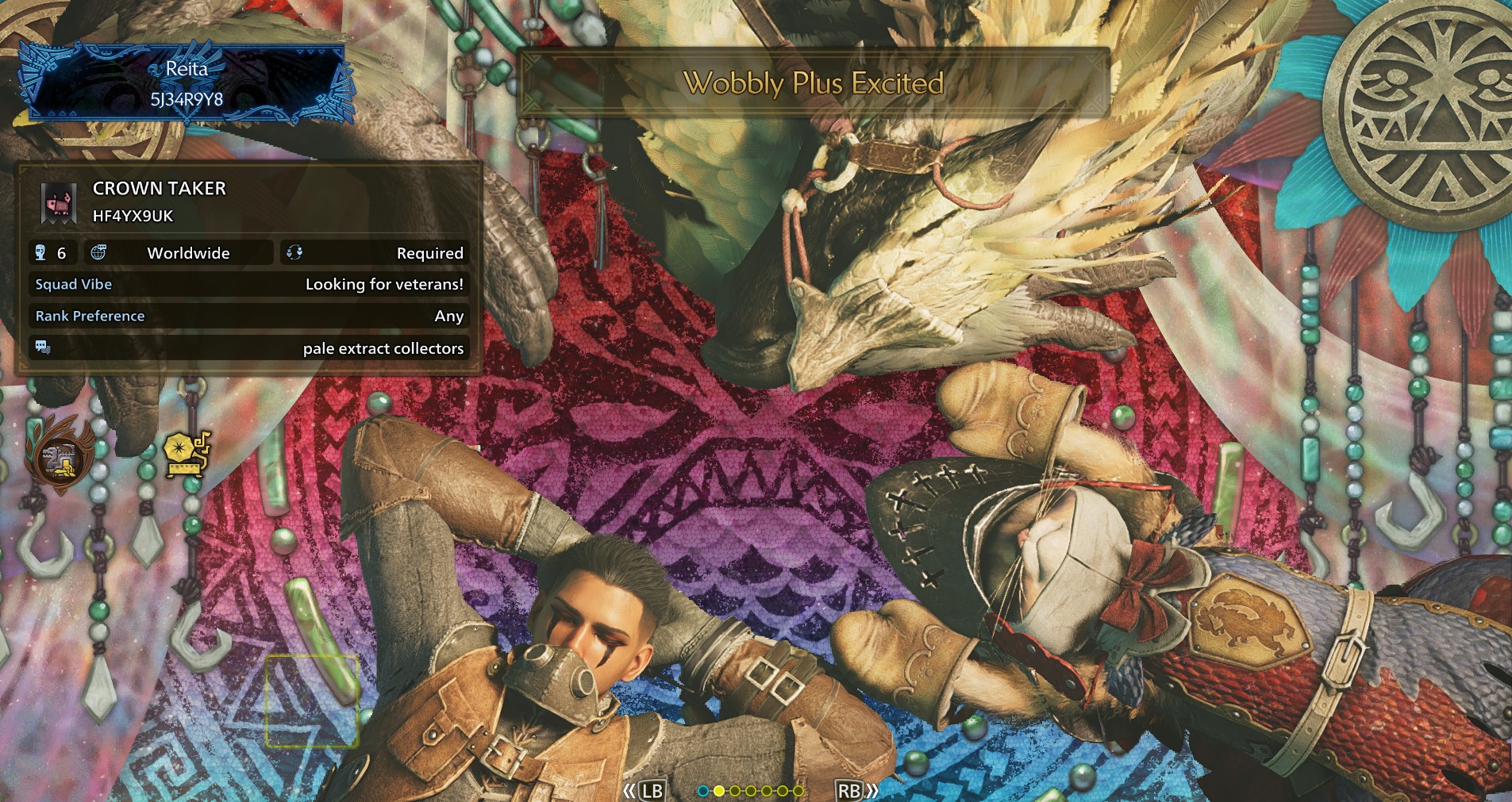The height and width of the screenshot is (802, 1512).
Task: Jump to the teal first page dot
Action: (702, 791)
